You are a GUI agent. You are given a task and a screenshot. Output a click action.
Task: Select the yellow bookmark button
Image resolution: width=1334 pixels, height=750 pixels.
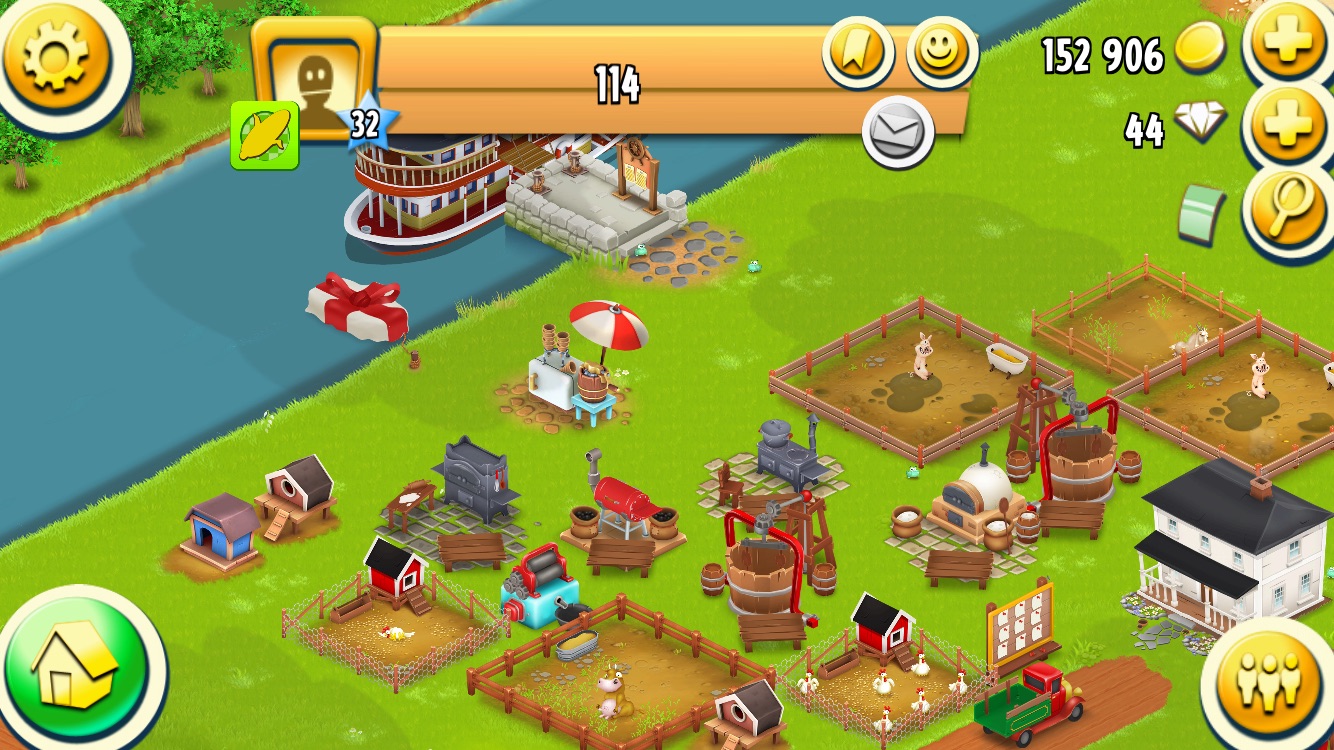(857, 53)
